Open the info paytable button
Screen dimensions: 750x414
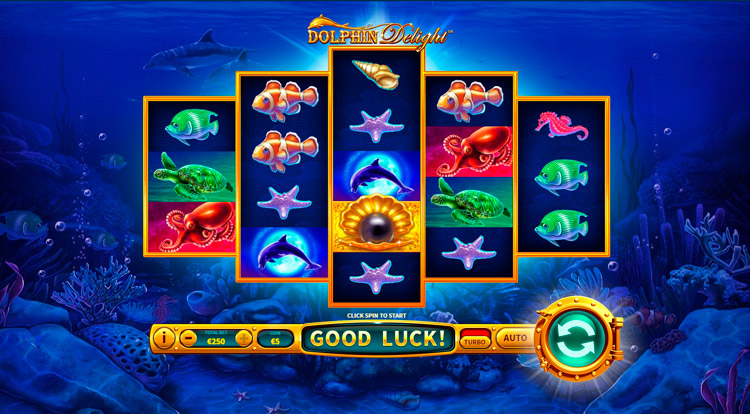[165, 339]
